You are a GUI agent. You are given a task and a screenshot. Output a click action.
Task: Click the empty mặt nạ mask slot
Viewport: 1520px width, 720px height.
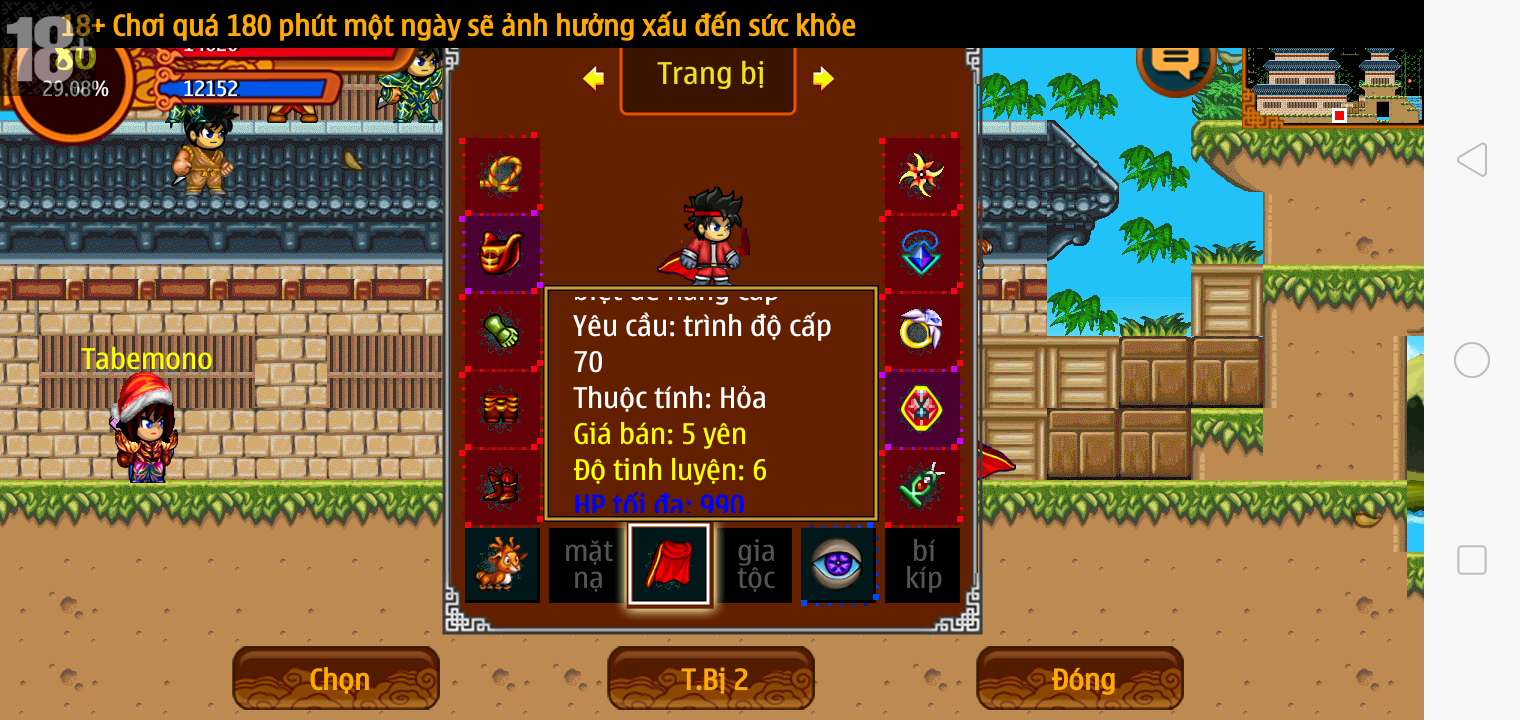tap(586, 565)
